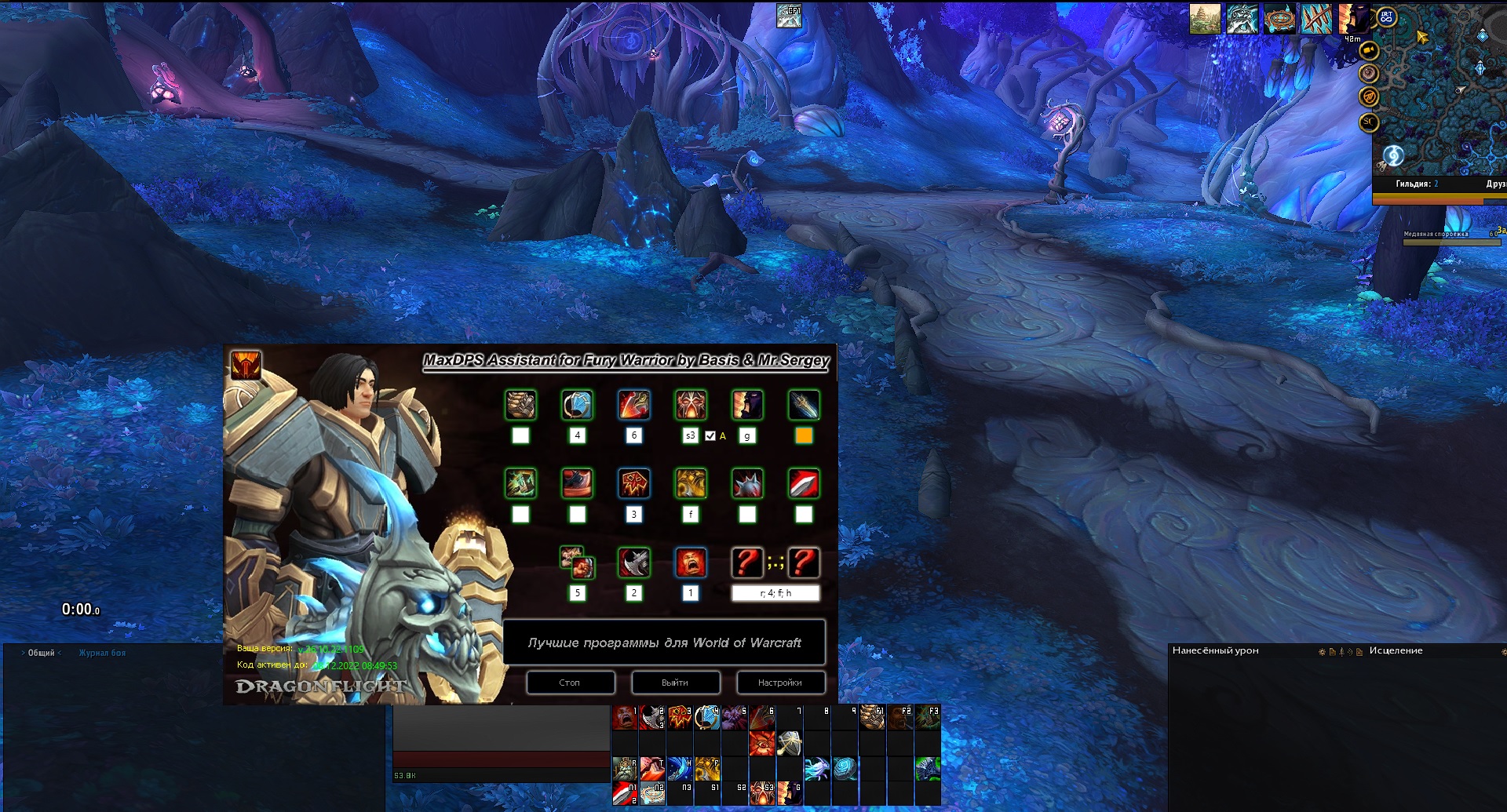This screenshot has height=812, width=1507.
Task: Activate the red banner ability on key 3
Action: pos(679,717)
